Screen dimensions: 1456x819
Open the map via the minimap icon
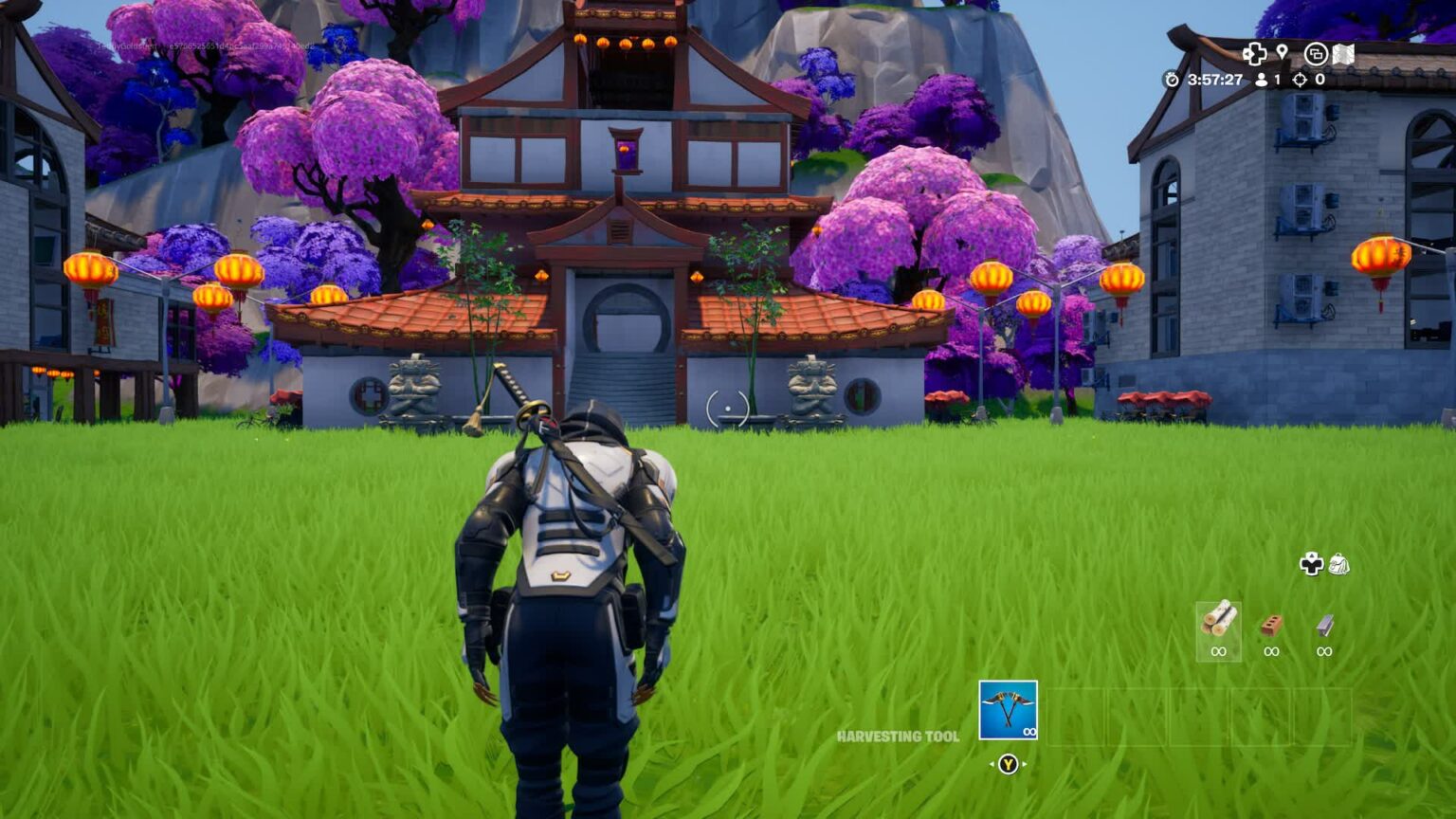point(1343,53)
